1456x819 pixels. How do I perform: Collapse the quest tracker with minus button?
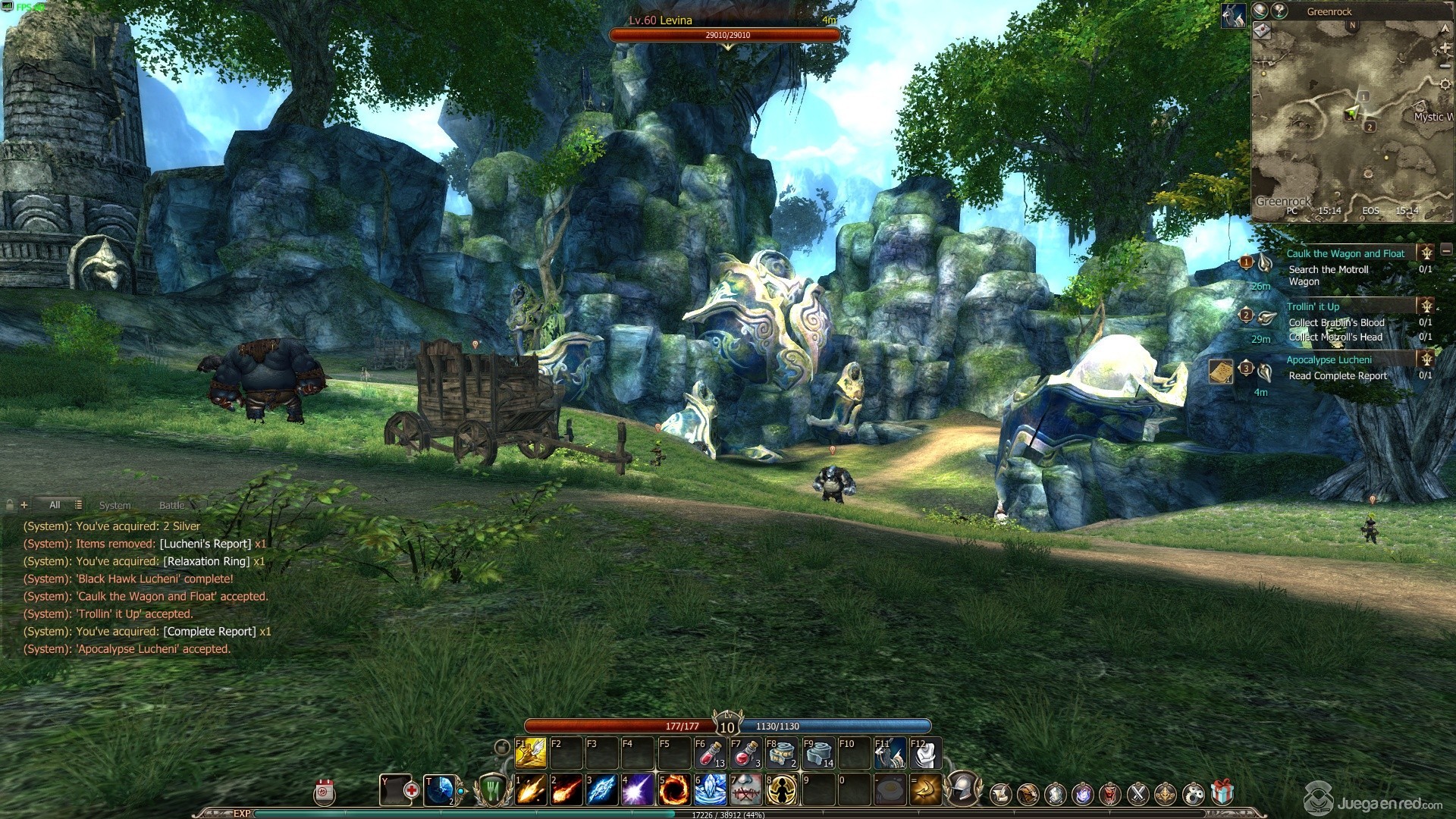tap(1446, 250)
